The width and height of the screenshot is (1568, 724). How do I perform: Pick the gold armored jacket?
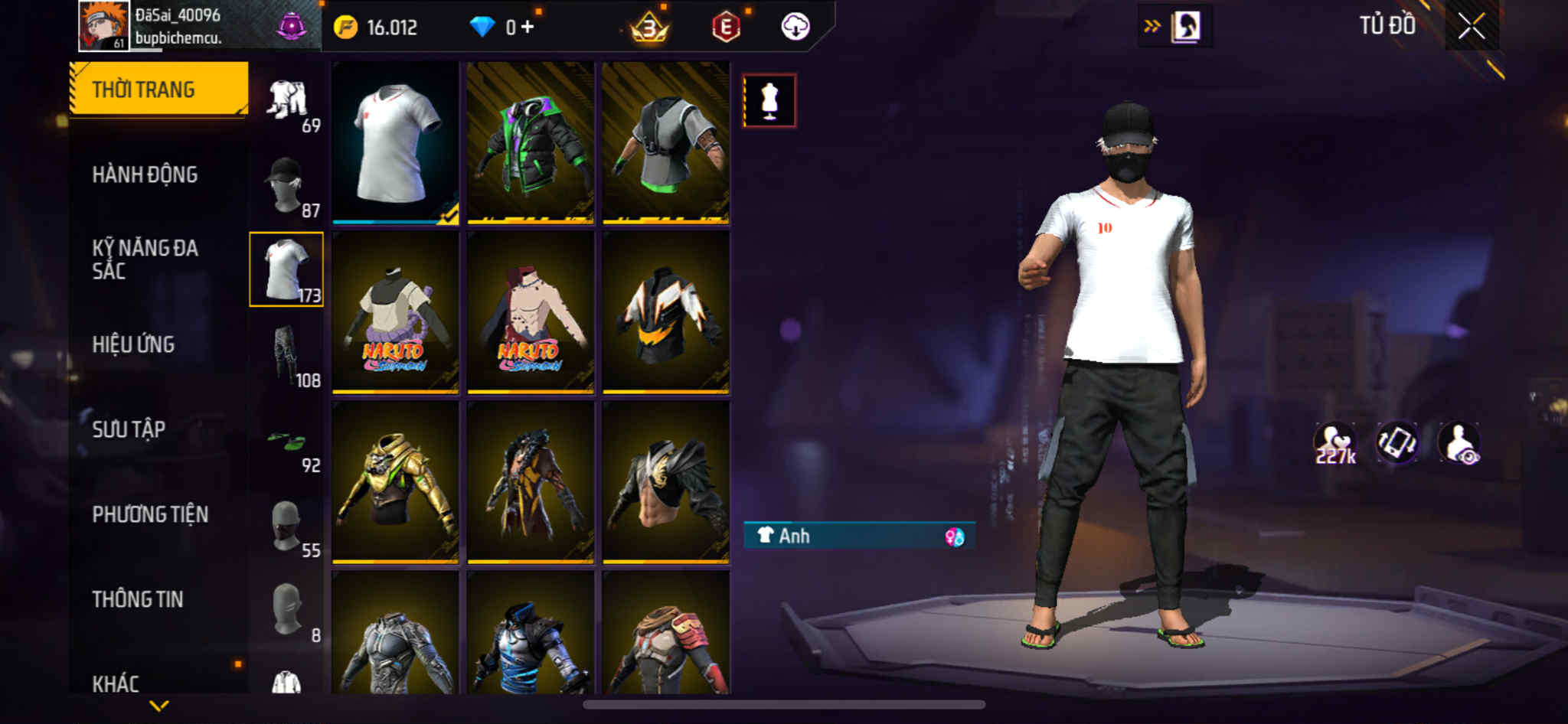[x=395, y=483]
